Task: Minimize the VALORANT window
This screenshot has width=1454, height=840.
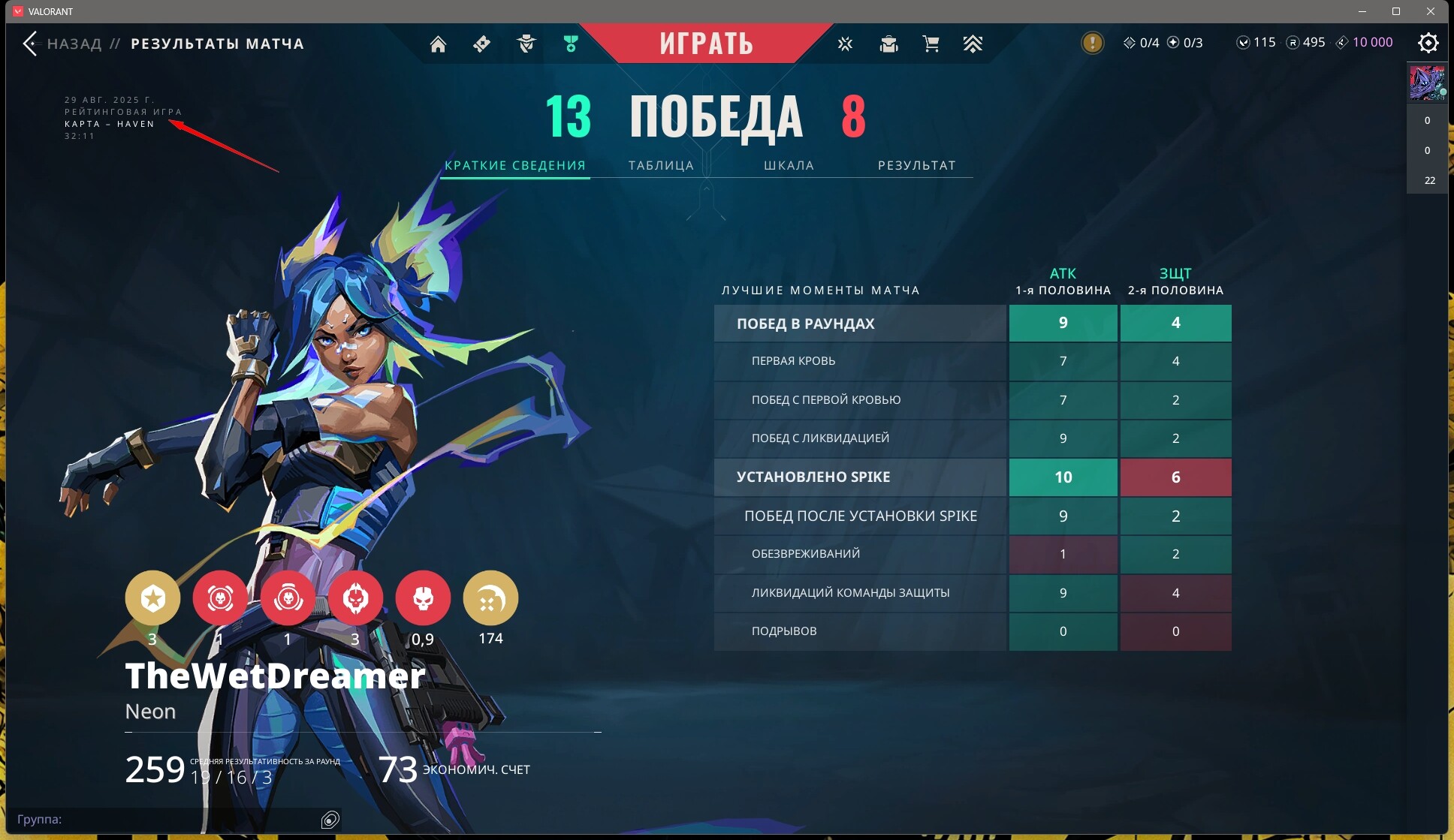Action: coord(1362,11)
